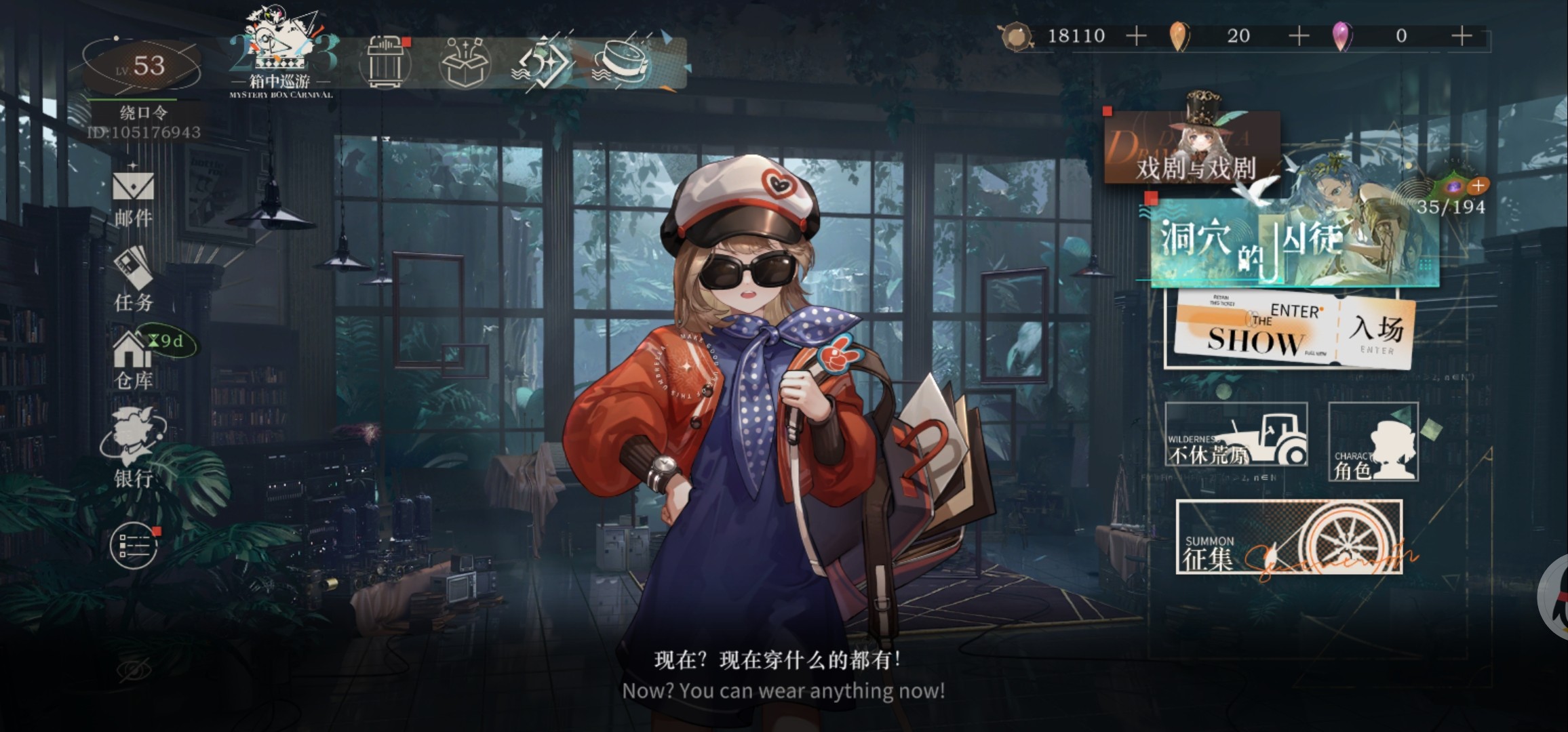The height and width of the screenshot is (732, 1568).
Task: Open the 洞穴的囚徒 event banner
Action: 1289,243
